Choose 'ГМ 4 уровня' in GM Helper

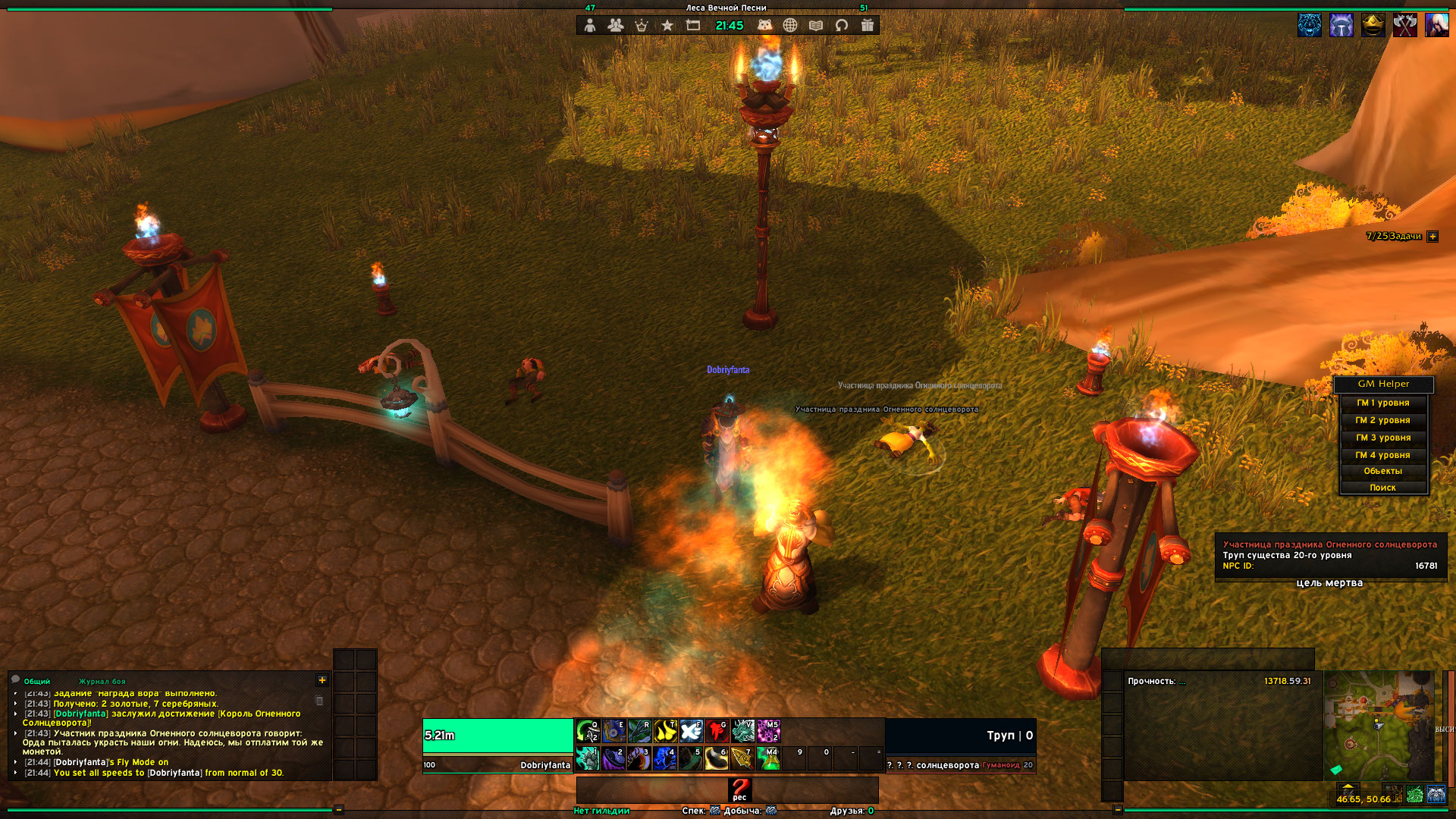(1383, 456)
